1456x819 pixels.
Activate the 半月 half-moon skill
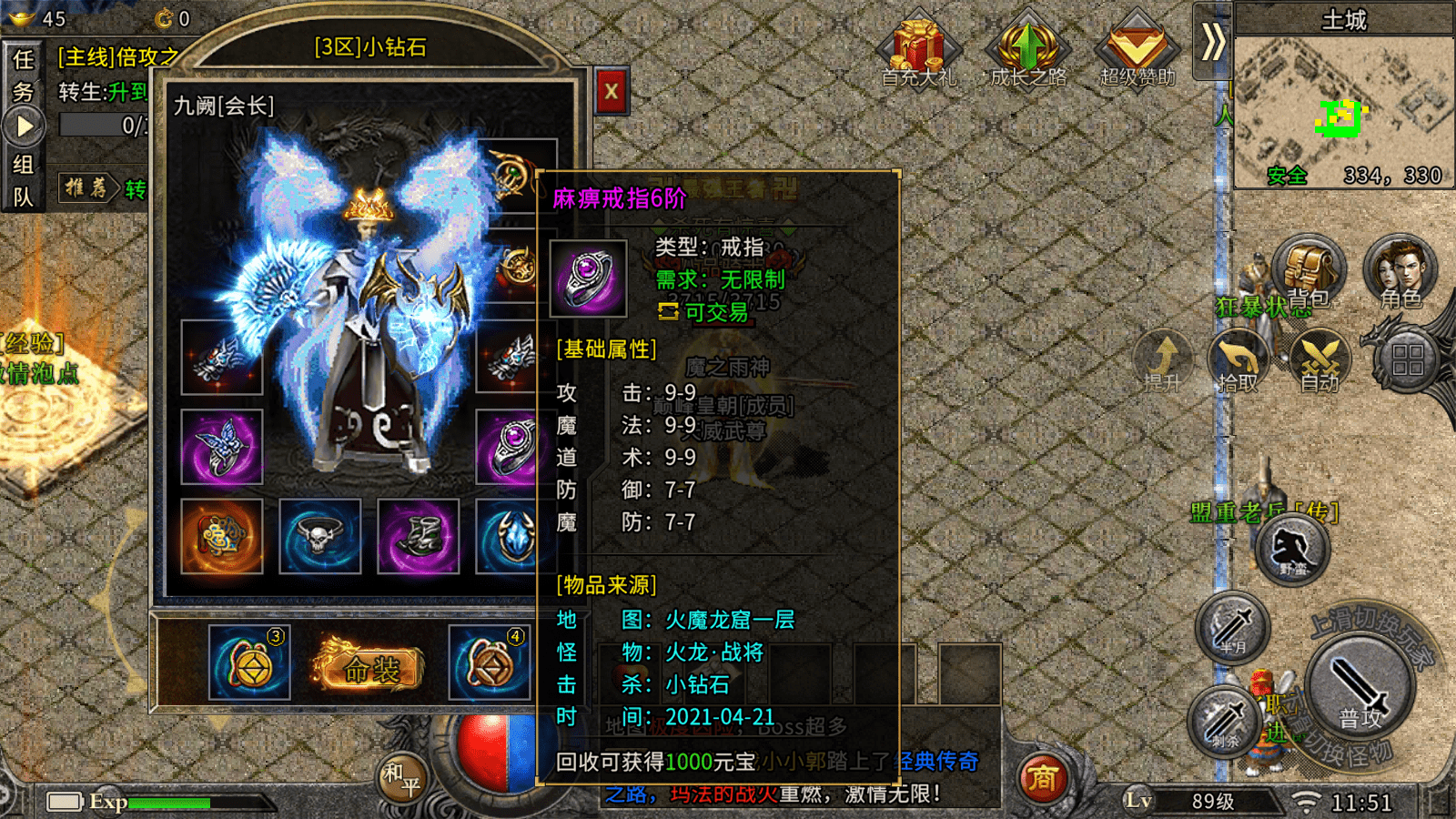click(x=1233, y=627)
